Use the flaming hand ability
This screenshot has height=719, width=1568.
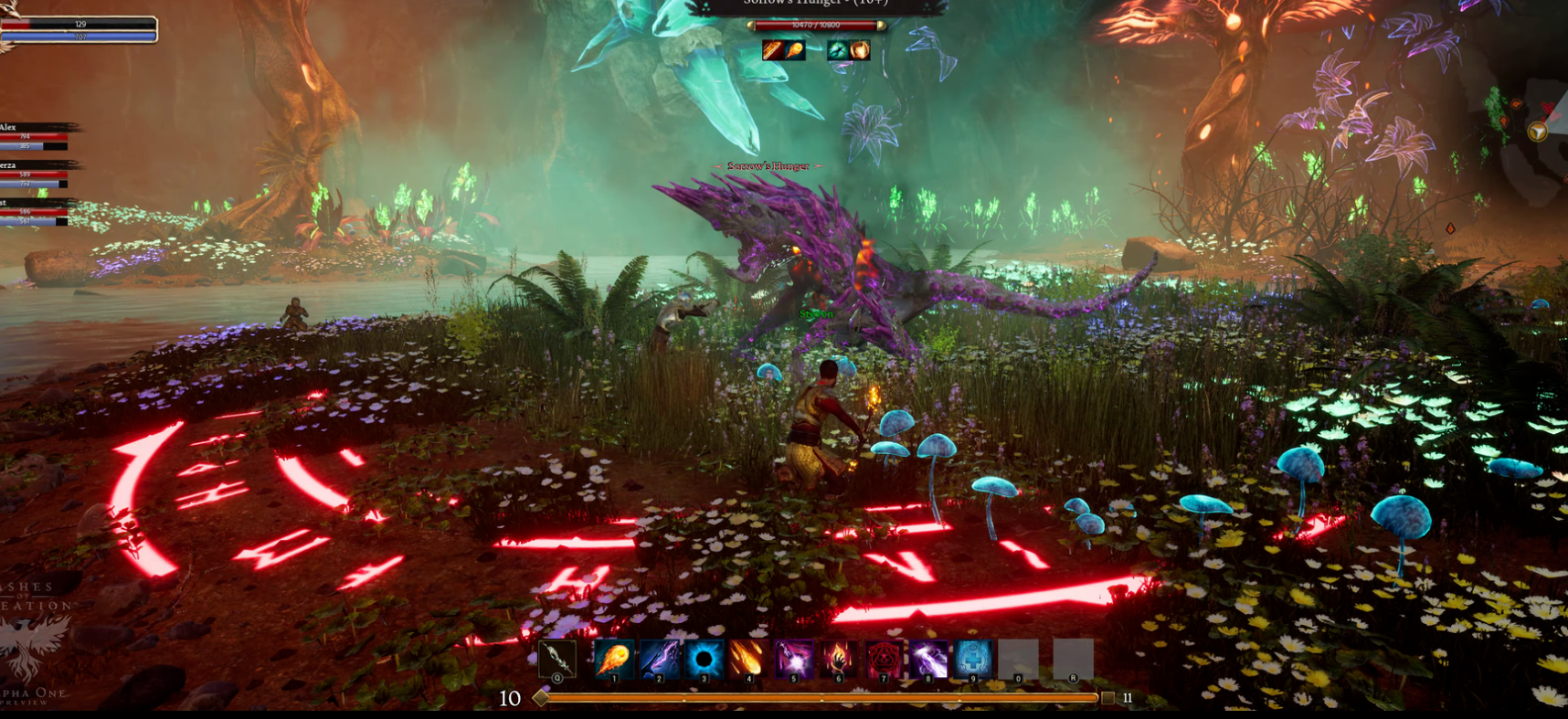pos(838,659)
